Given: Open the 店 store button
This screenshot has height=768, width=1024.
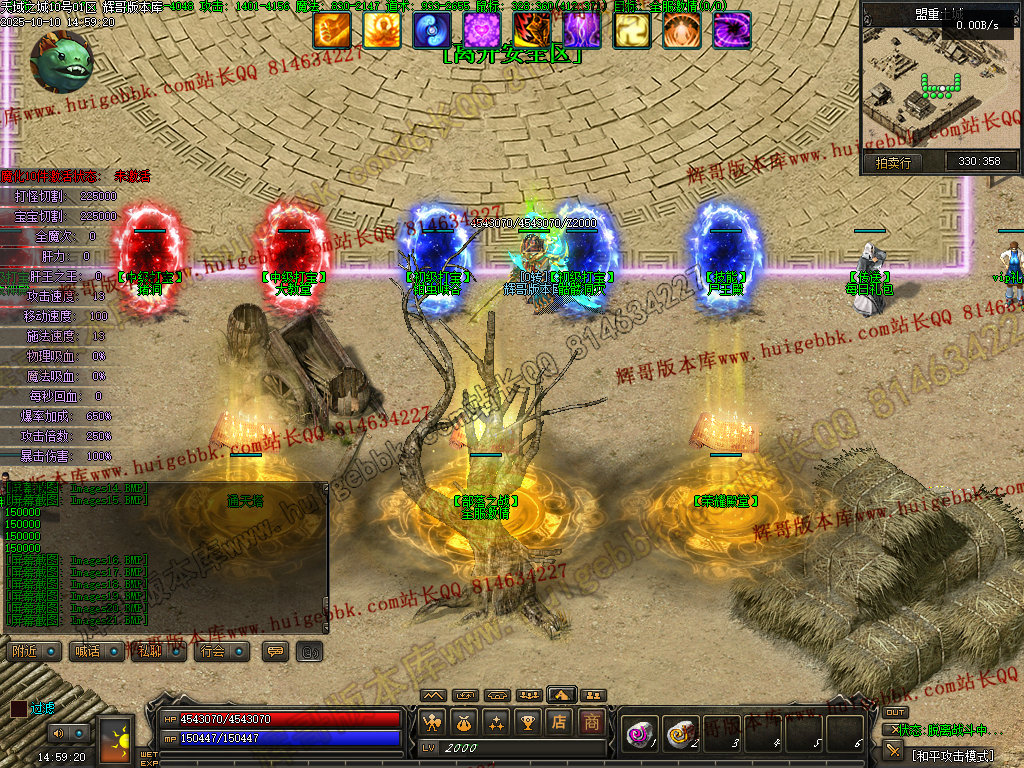Looking at the screenshot, I should pos(560,722).
